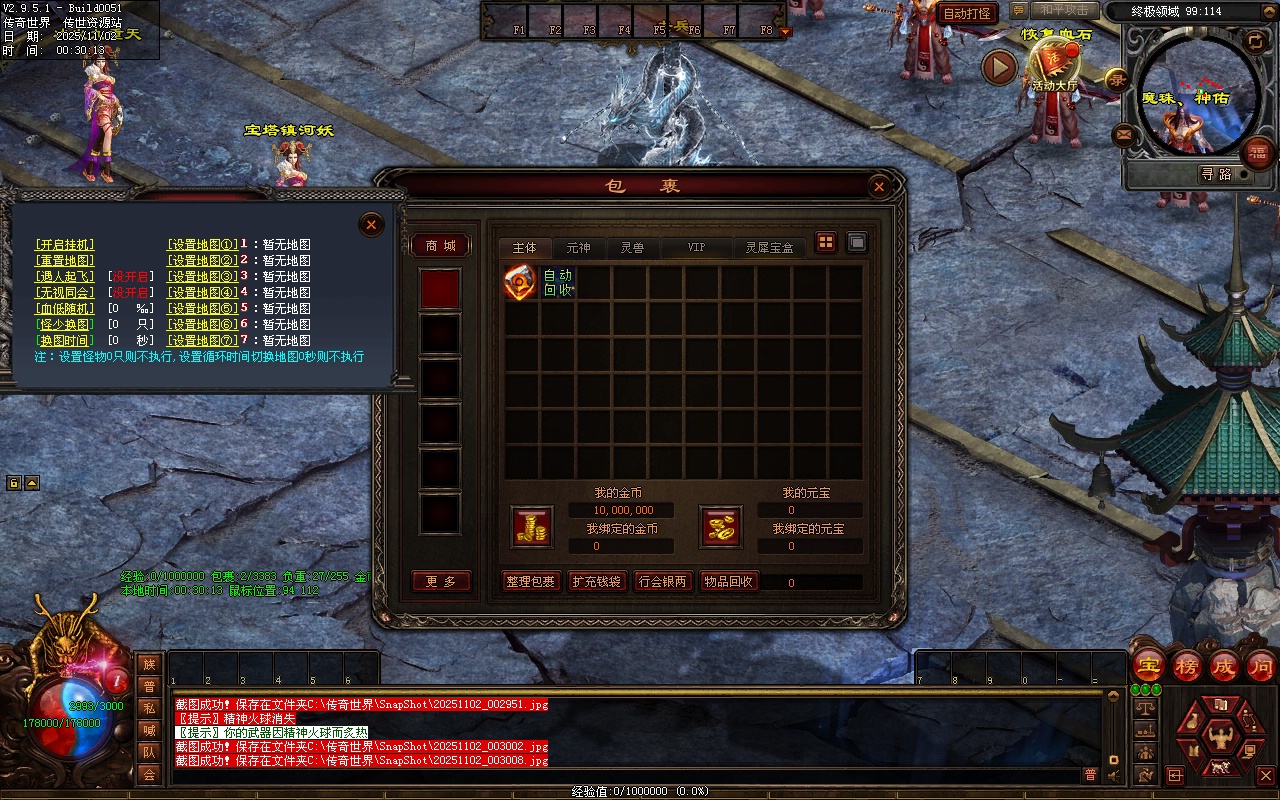1280x800 pixels.
Task: Sort the bag with 整理包裹
Action: click(x=530, y=582)
